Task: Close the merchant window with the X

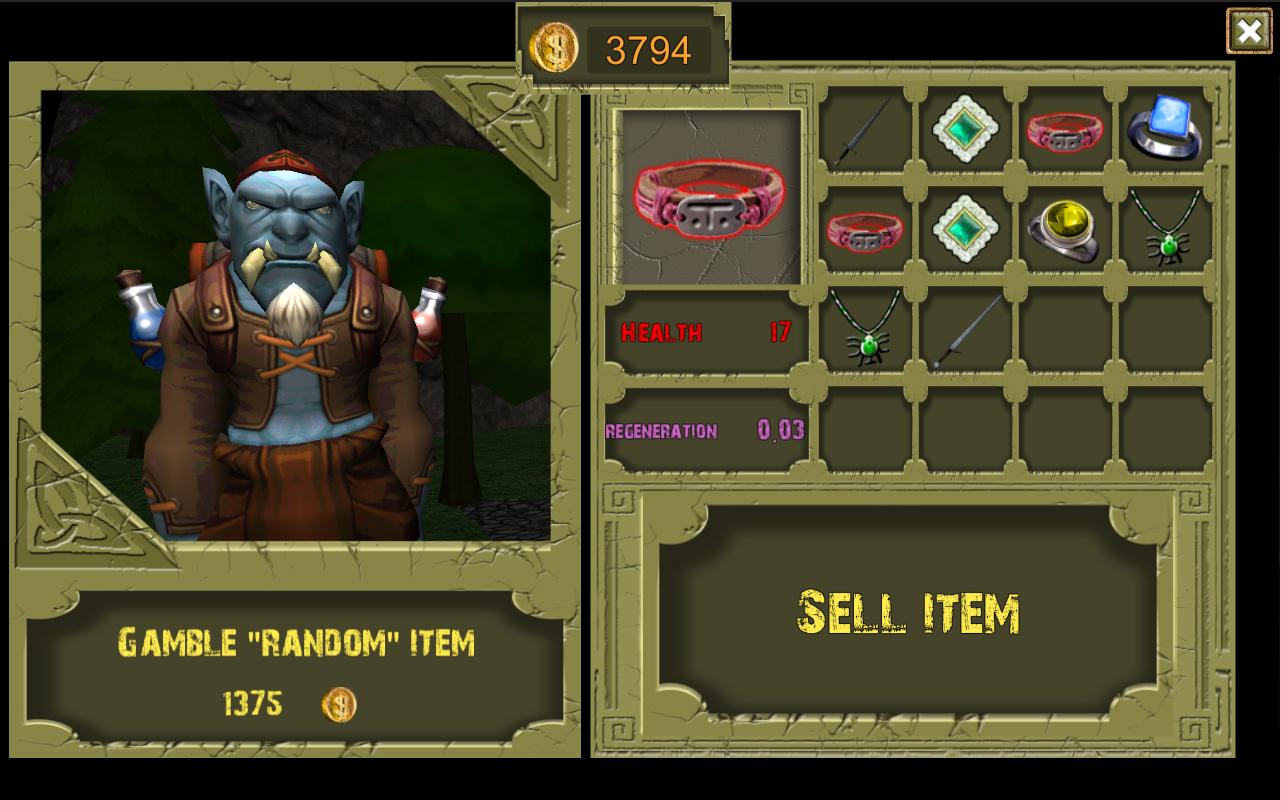Action: [1249, 31]
